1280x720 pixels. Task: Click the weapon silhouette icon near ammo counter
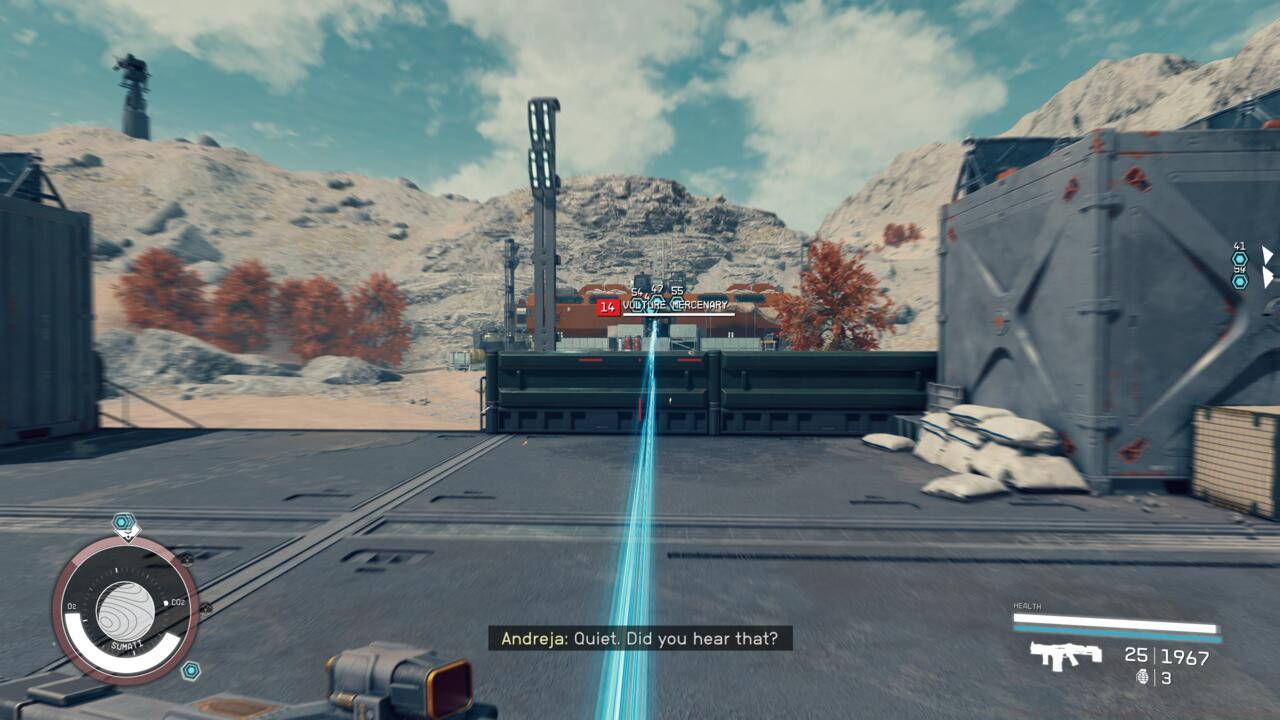[x=1065, y=655]
